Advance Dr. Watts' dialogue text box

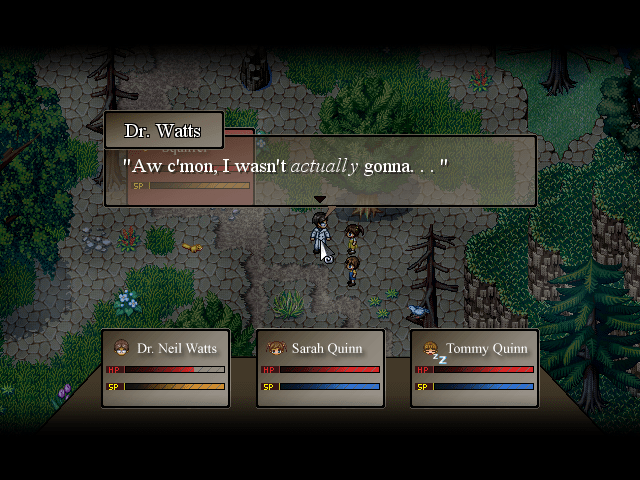point(320,170)
